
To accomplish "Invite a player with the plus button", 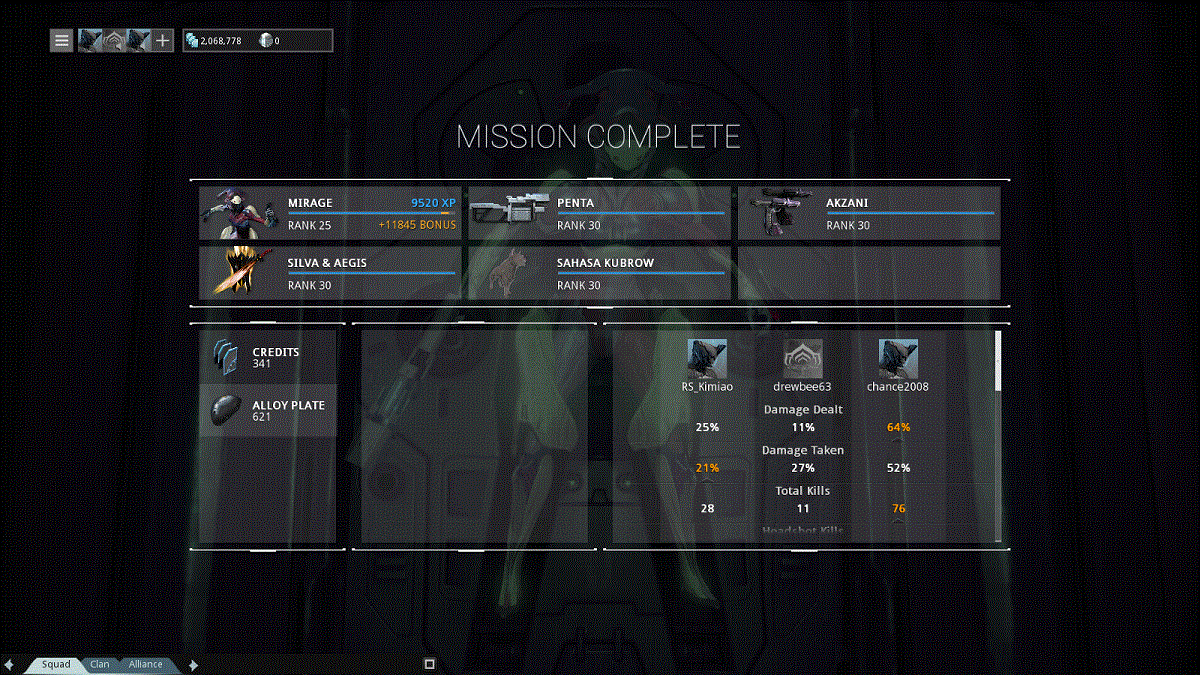I will click(x=164, y=41).
